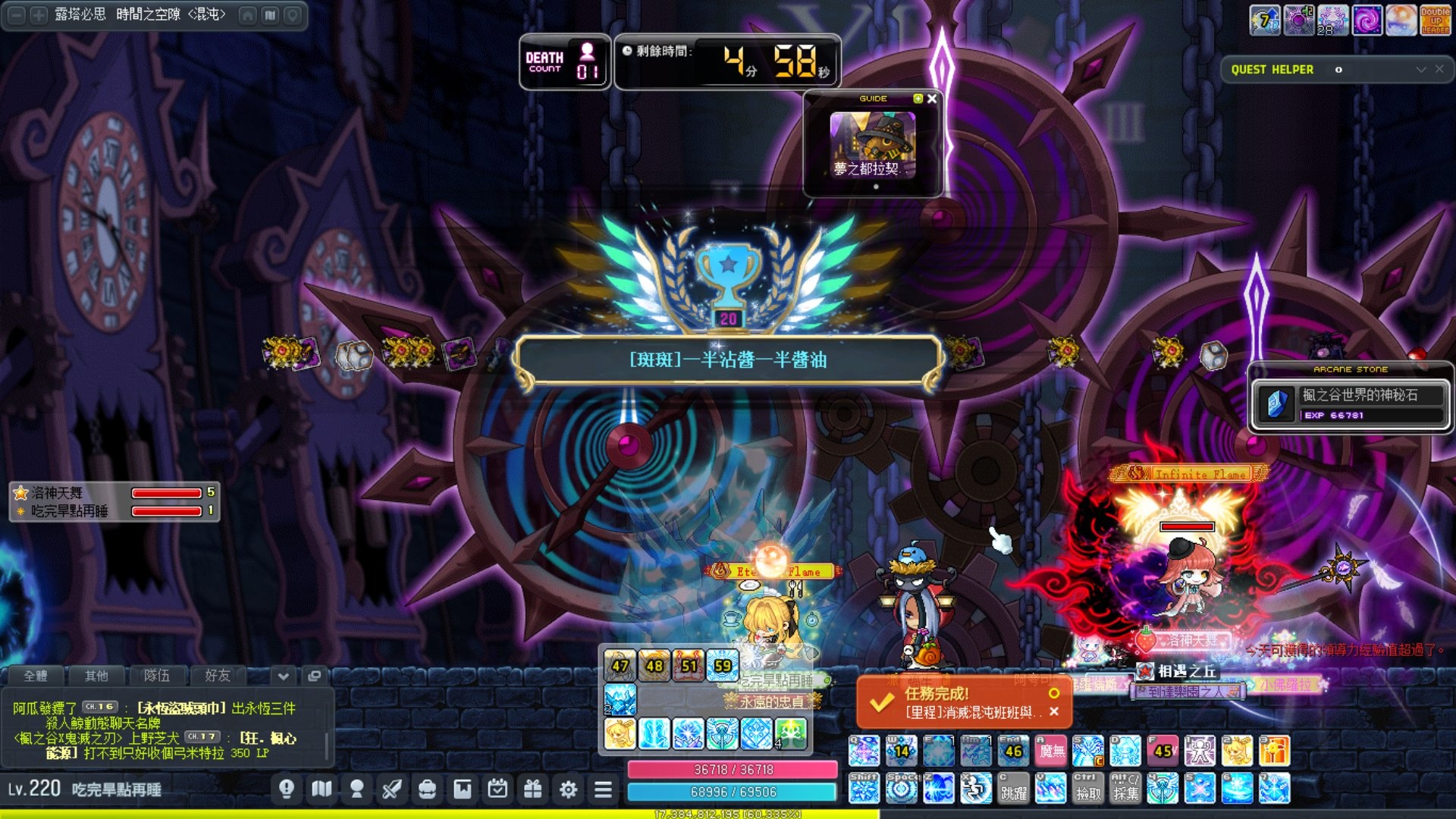Click the minimap shrink minus button

coord(16,15)
